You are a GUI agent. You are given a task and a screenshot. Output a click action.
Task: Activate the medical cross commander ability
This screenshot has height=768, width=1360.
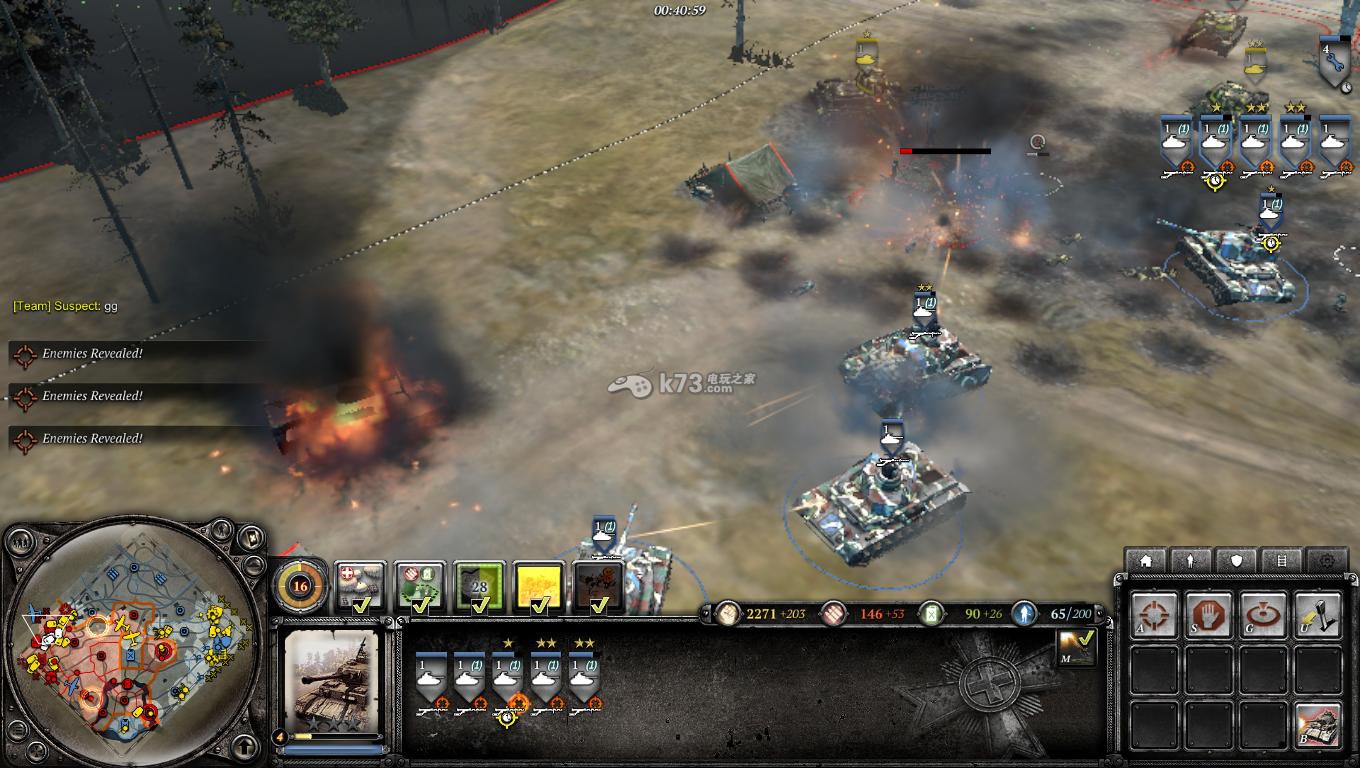point(360,586)
